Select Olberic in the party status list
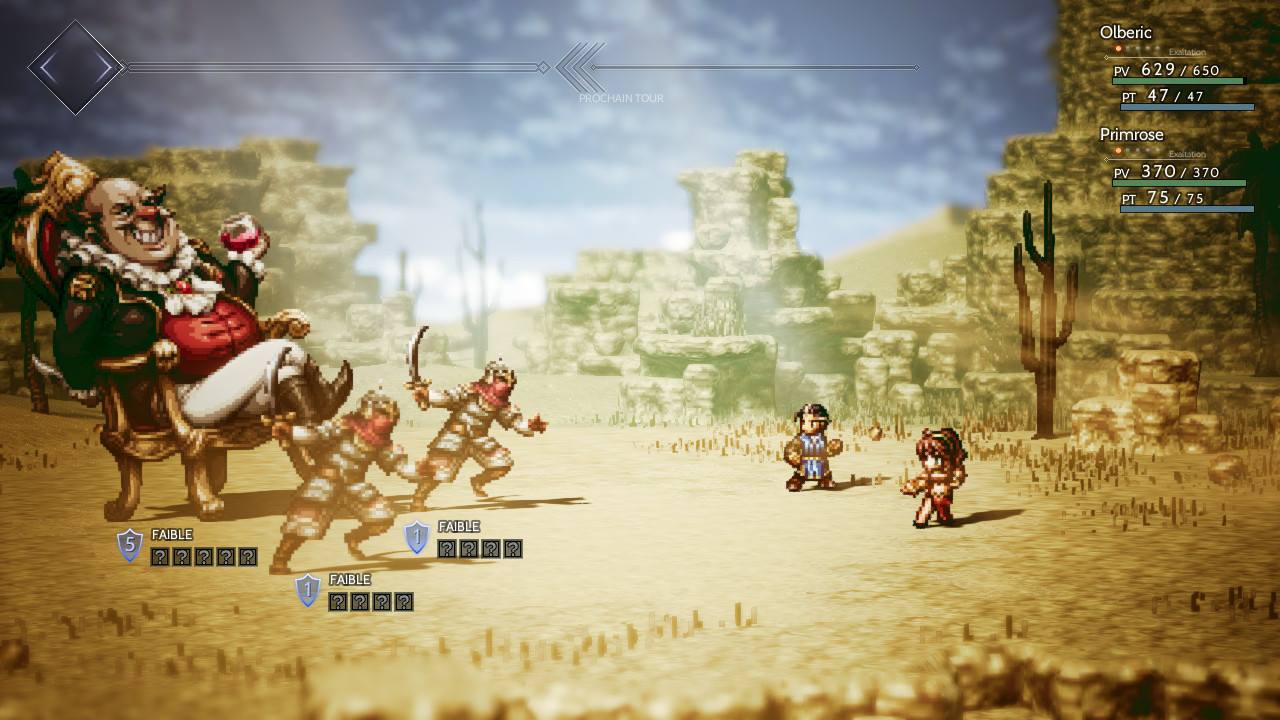Viewport: 1280px width, 720px height. point(1126,33)
